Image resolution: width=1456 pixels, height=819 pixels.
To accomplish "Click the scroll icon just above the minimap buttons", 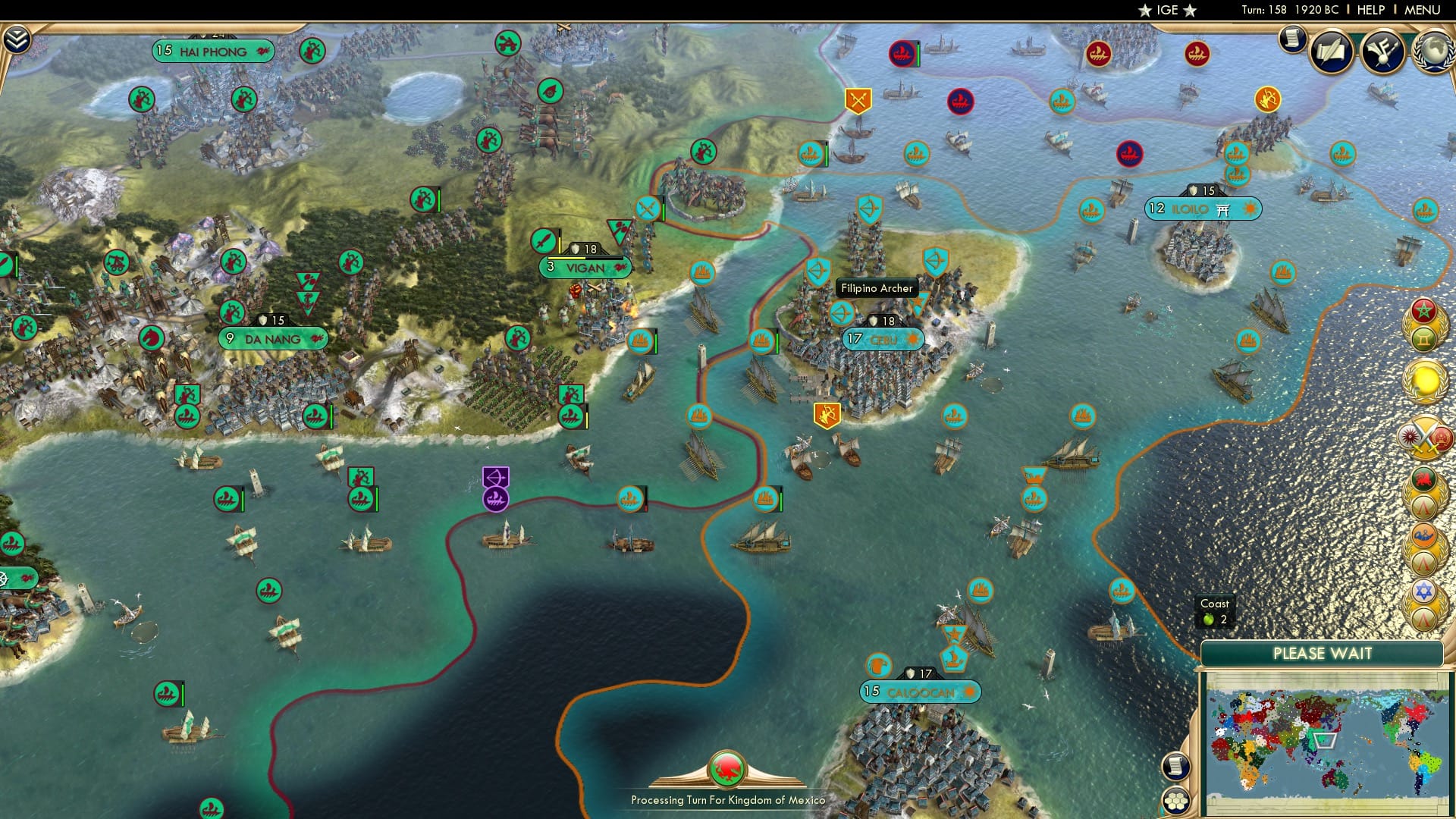I will [x=1175, y=766].
